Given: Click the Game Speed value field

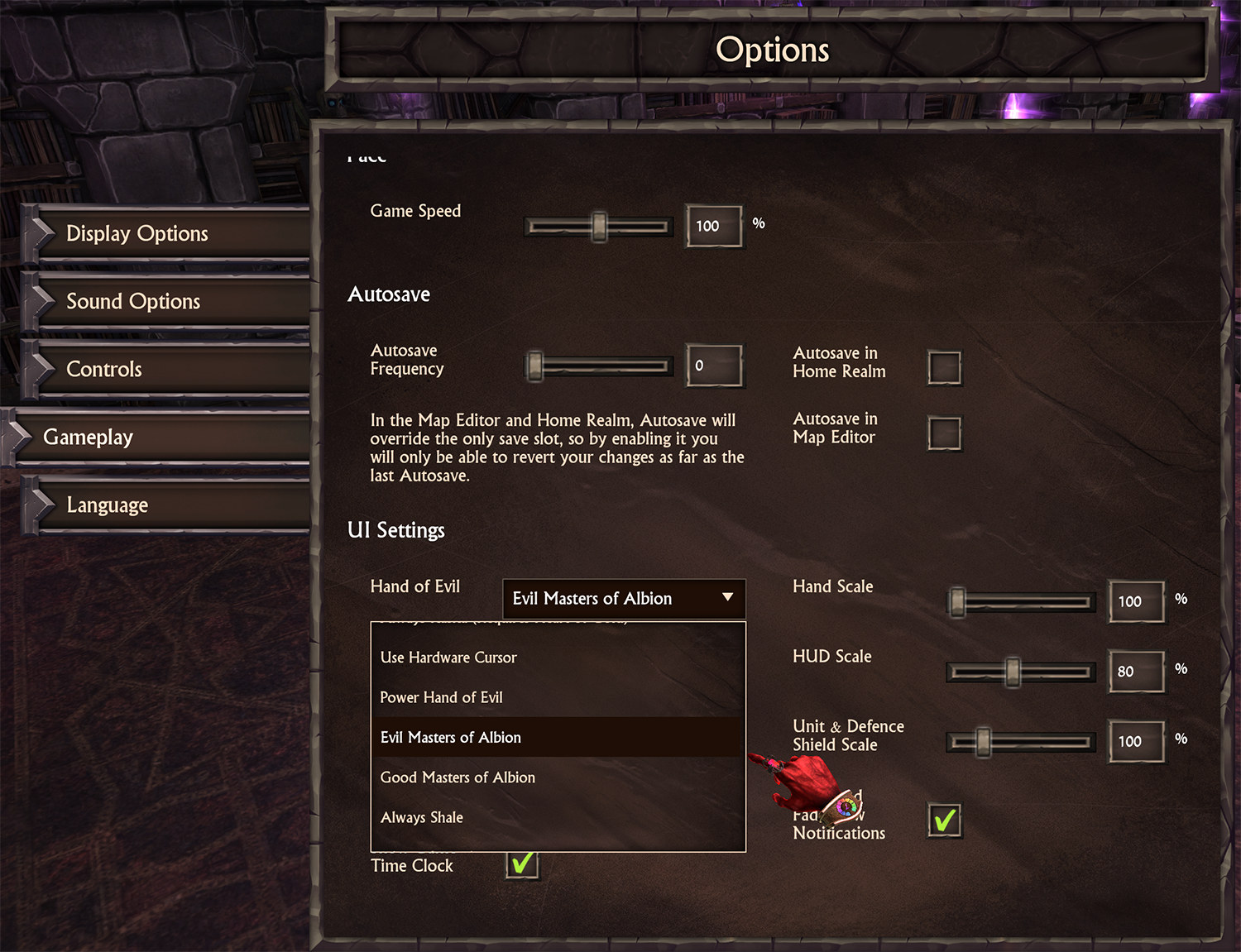Looking at the screenshot, I should point(713,226).
